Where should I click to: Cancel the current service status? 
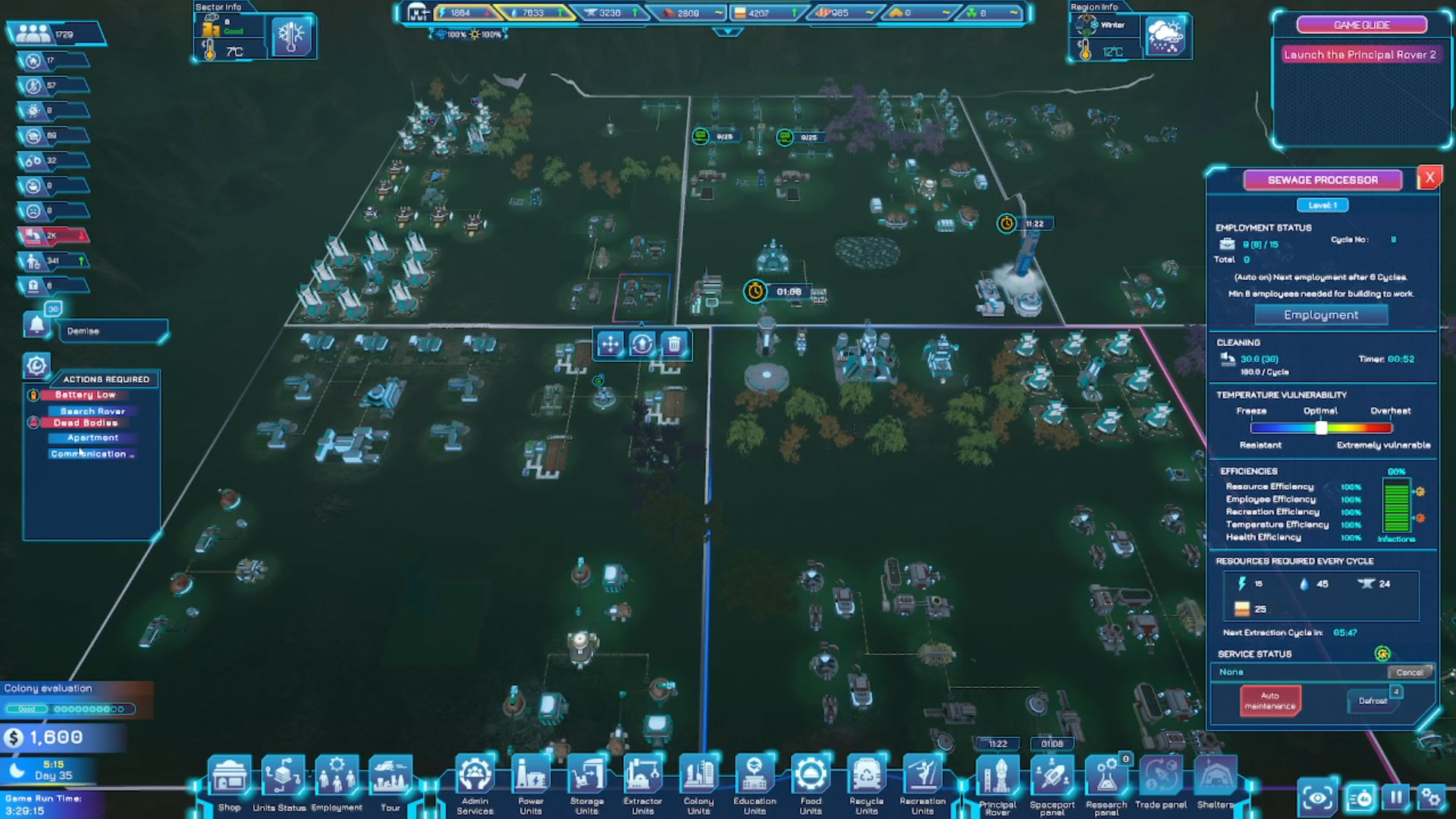[x=1409, y=673]
